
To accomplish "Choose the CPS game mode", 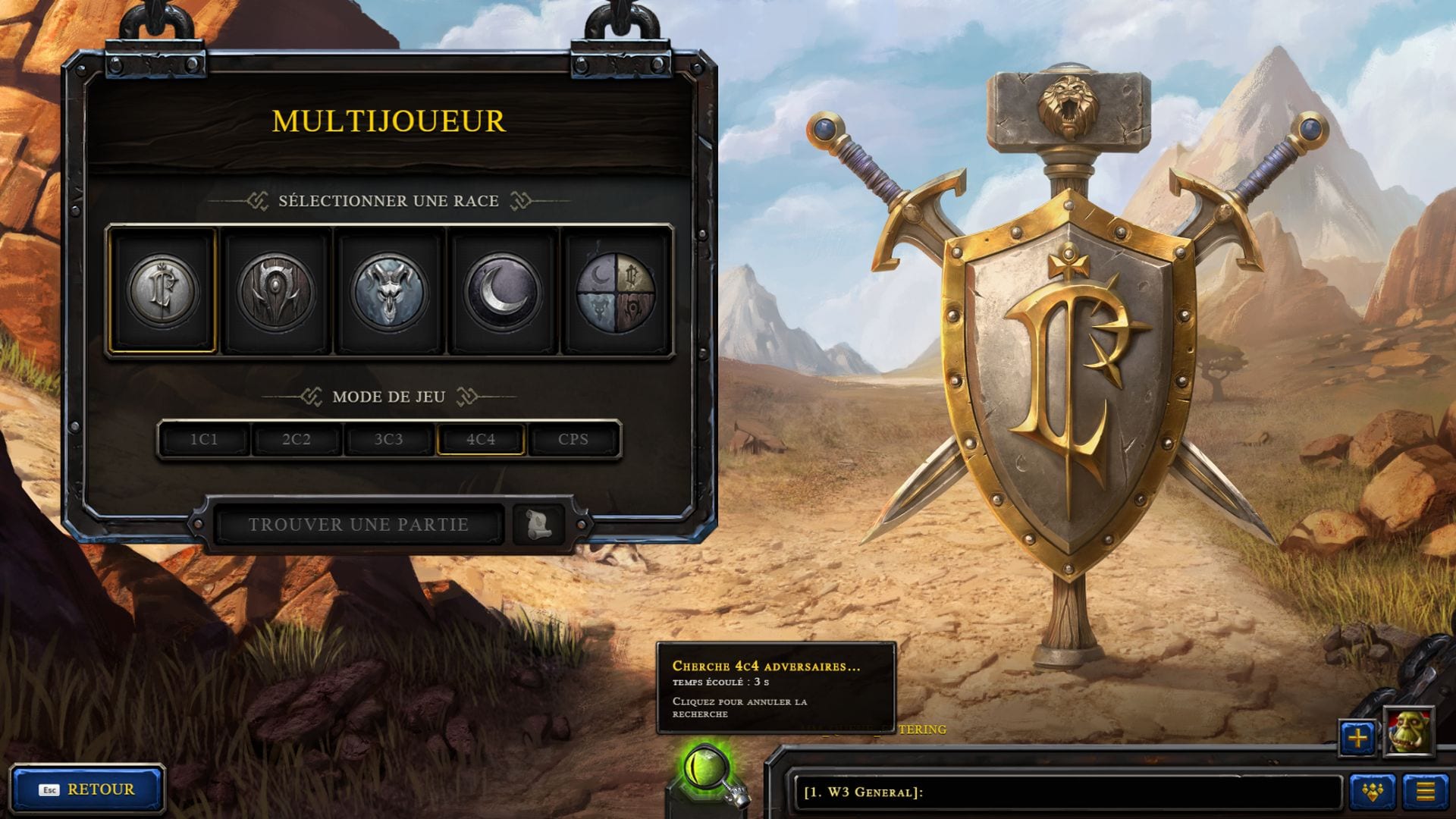I will click(x=573, y=440).
